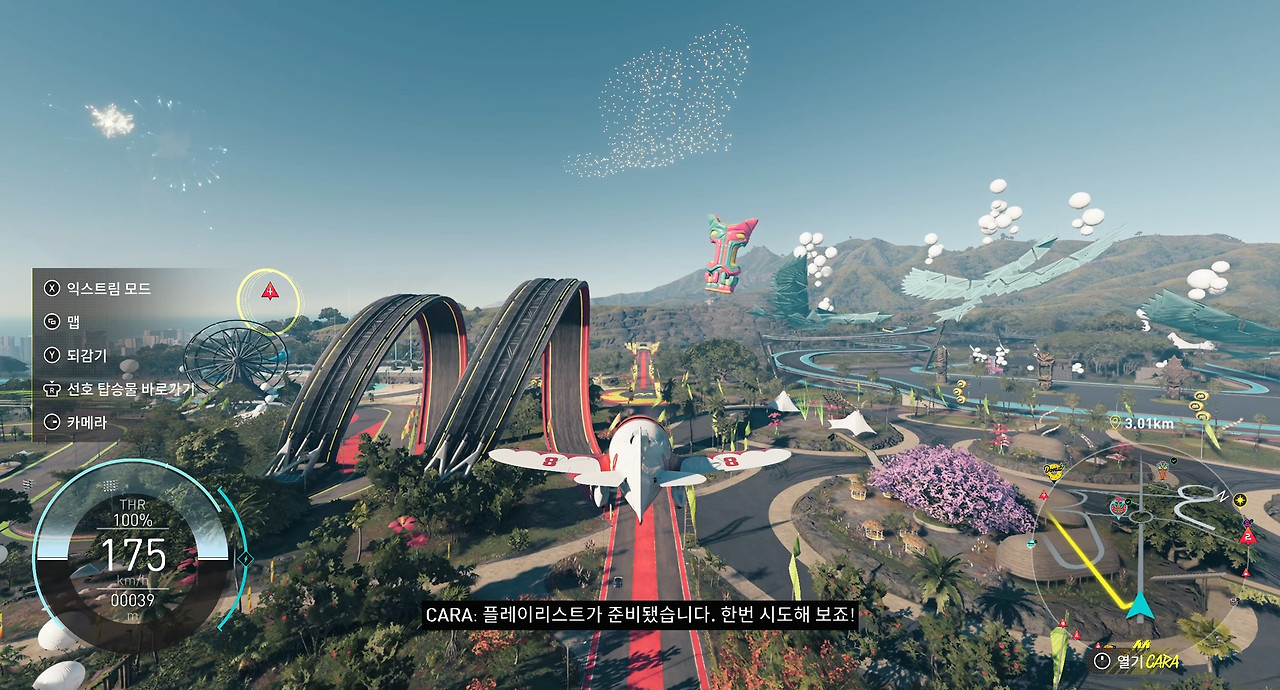Select the red plane marker in the yellow ring
The image size is (1280, 690).
[269, 291]
